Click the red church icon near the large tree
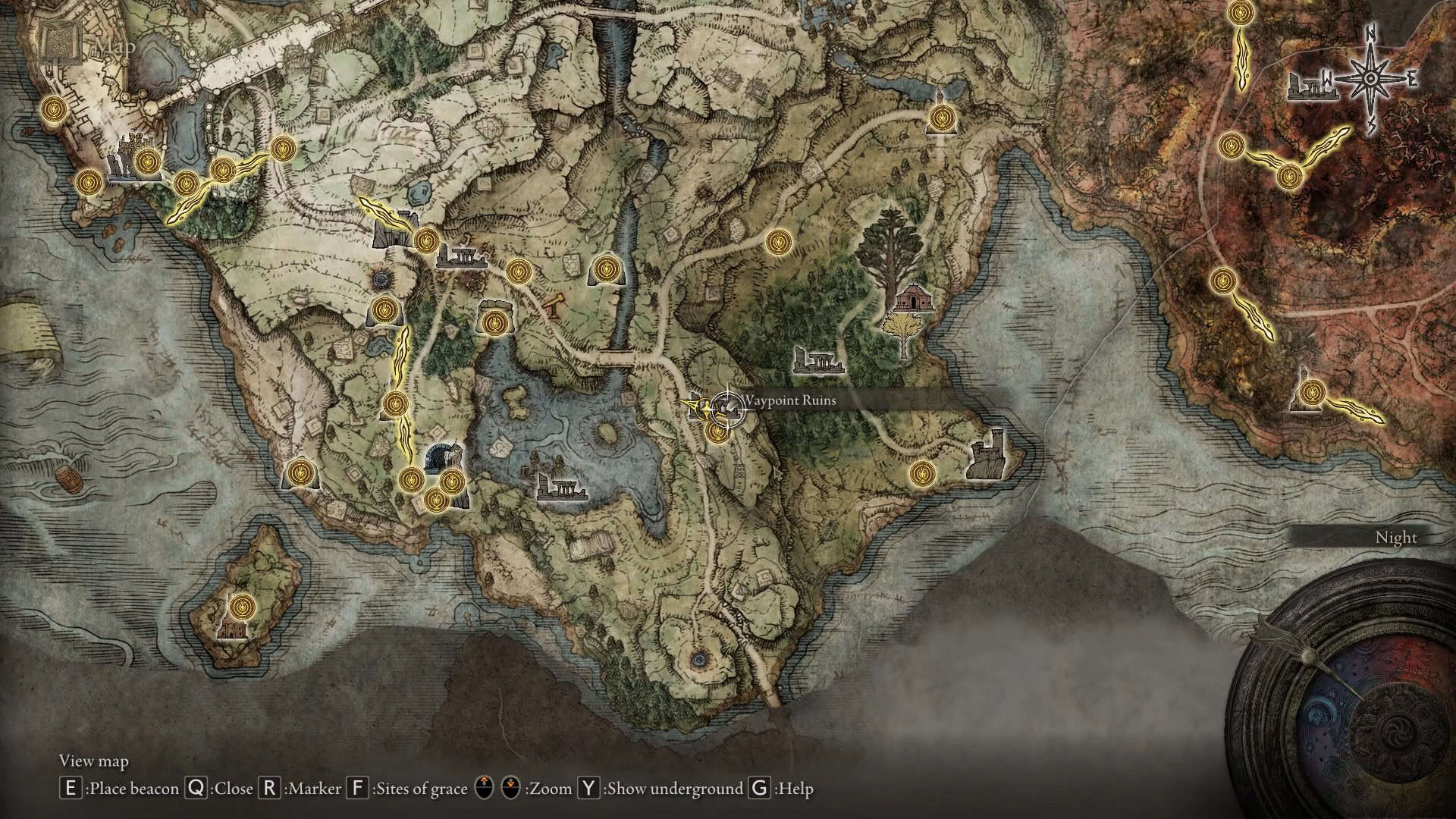This screenshot has height=819, width=1456. 913,300
